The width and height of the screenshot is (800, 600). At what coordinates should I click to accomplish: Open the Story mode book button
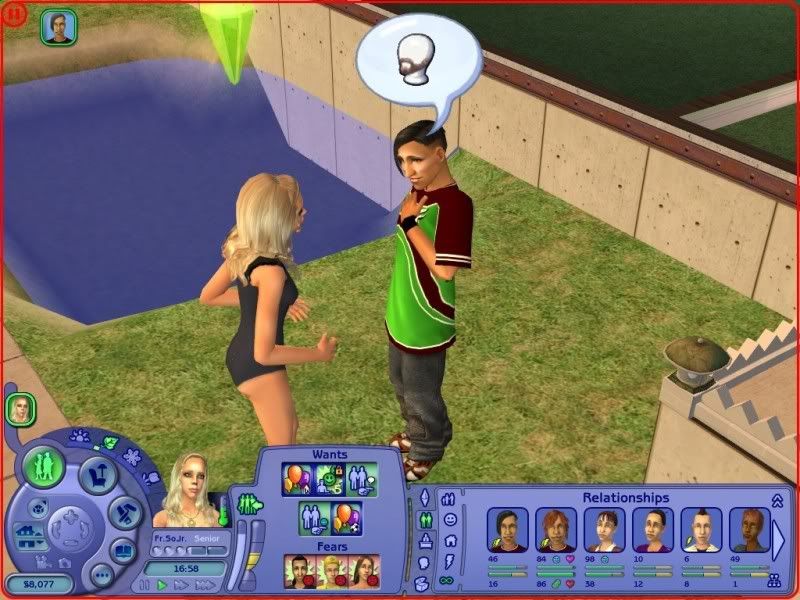(x=122, y=550)
